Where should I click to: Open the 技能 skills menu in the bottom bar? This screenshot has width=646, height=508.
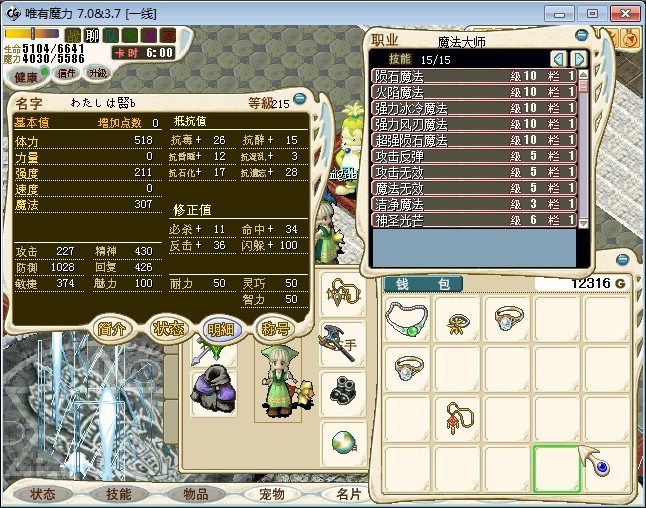(118, 494)
